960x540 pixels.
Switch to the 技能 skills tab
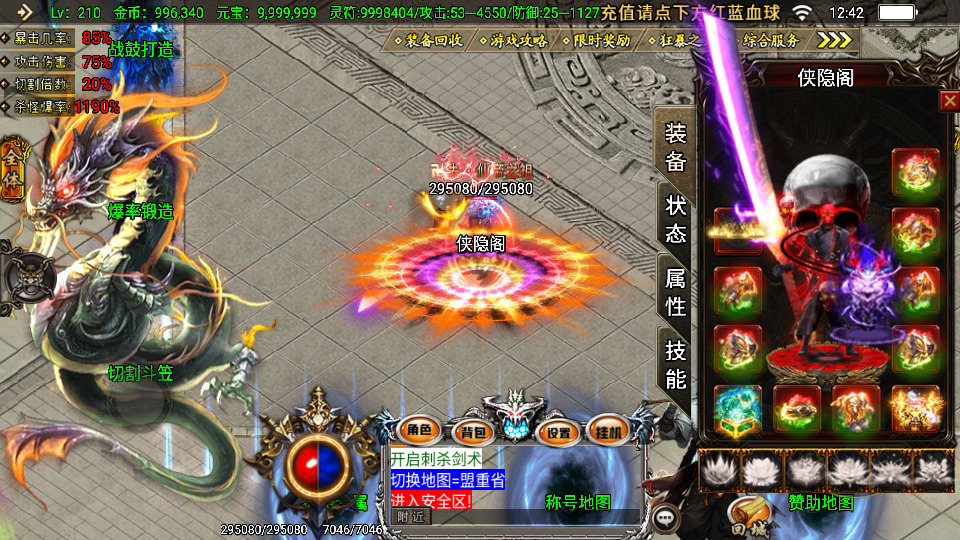click(676, 364)
